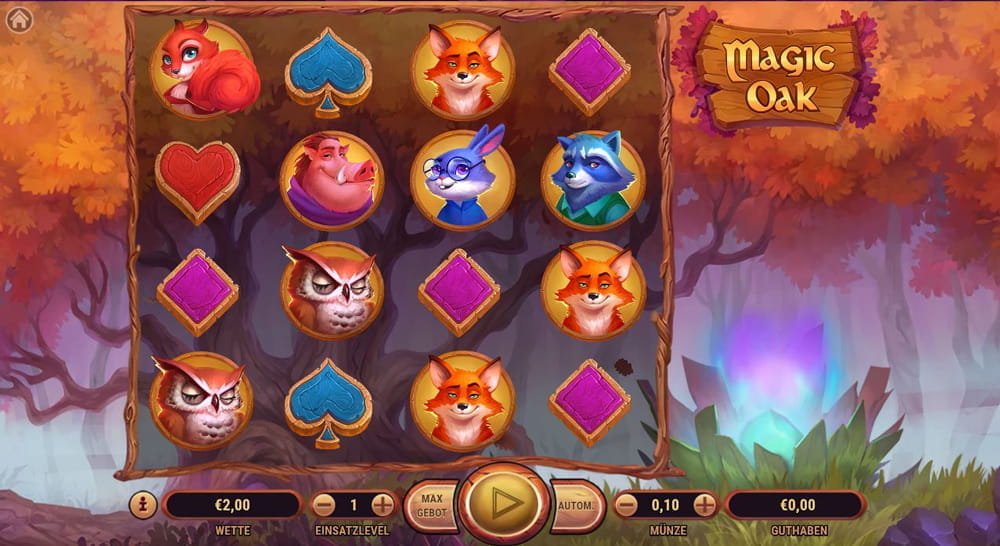Decrease the Einsatzlevel with minus

coord(325,505)
